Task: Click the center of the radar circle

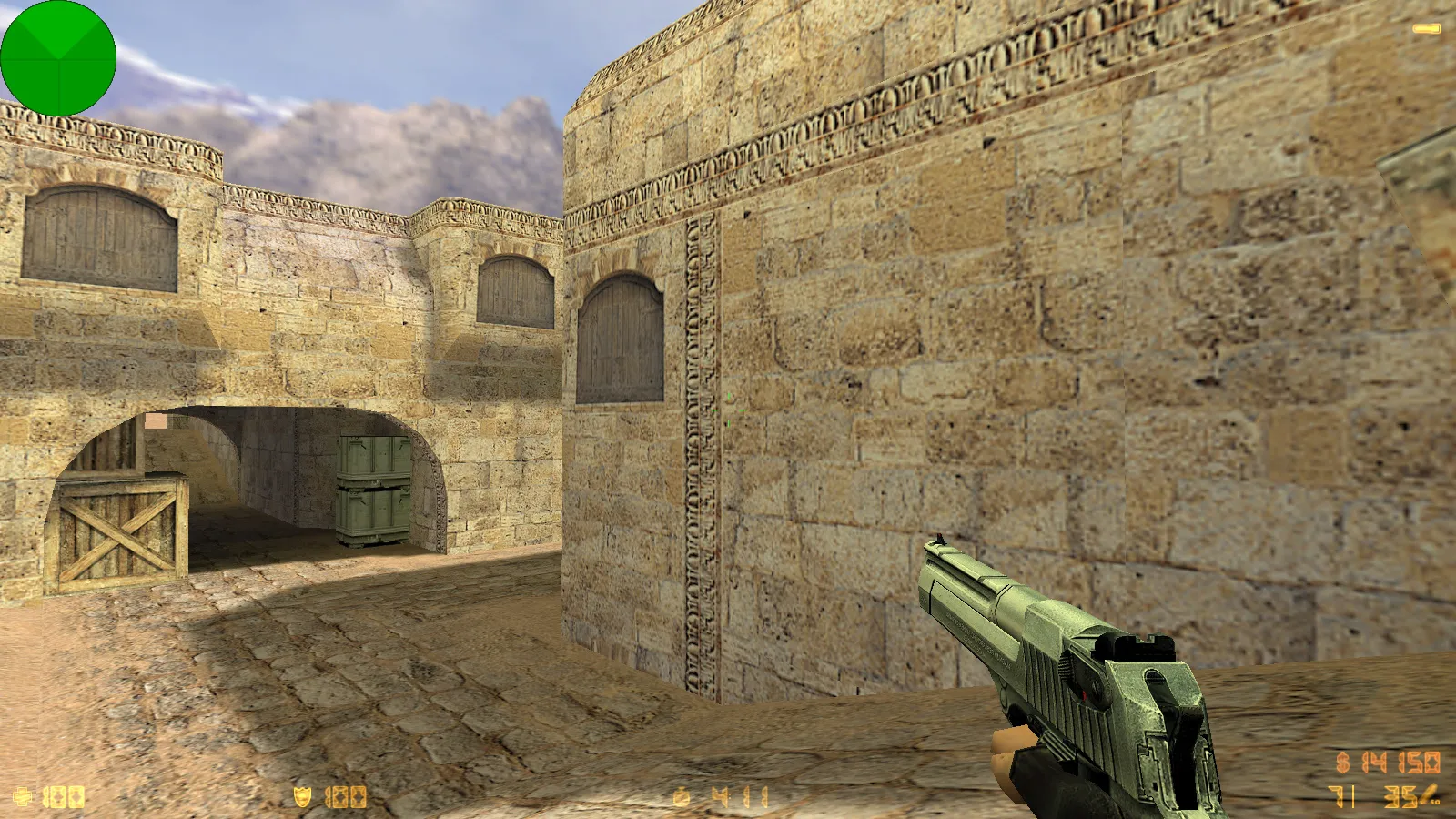Action: tap(59, 59)
